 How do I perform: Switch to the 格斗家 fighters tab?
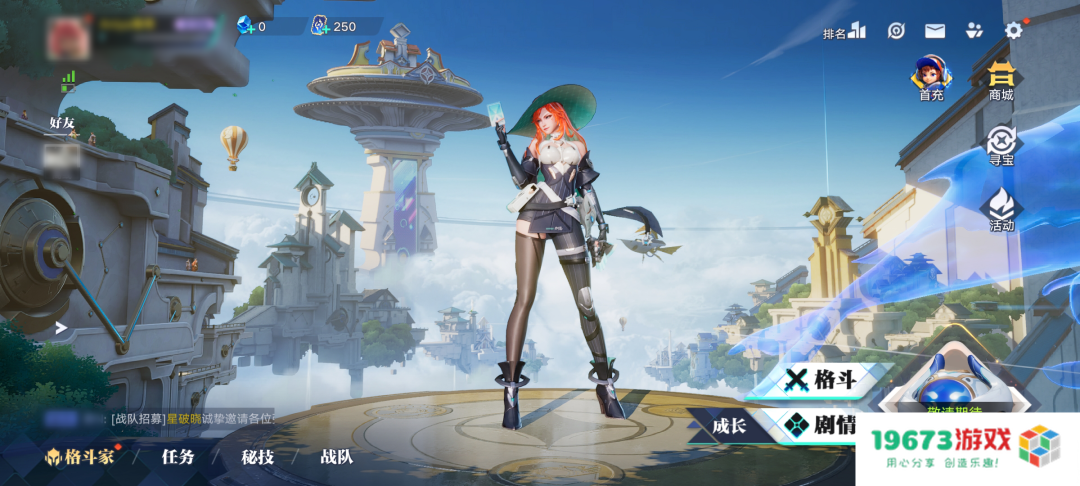coord(80,458)
